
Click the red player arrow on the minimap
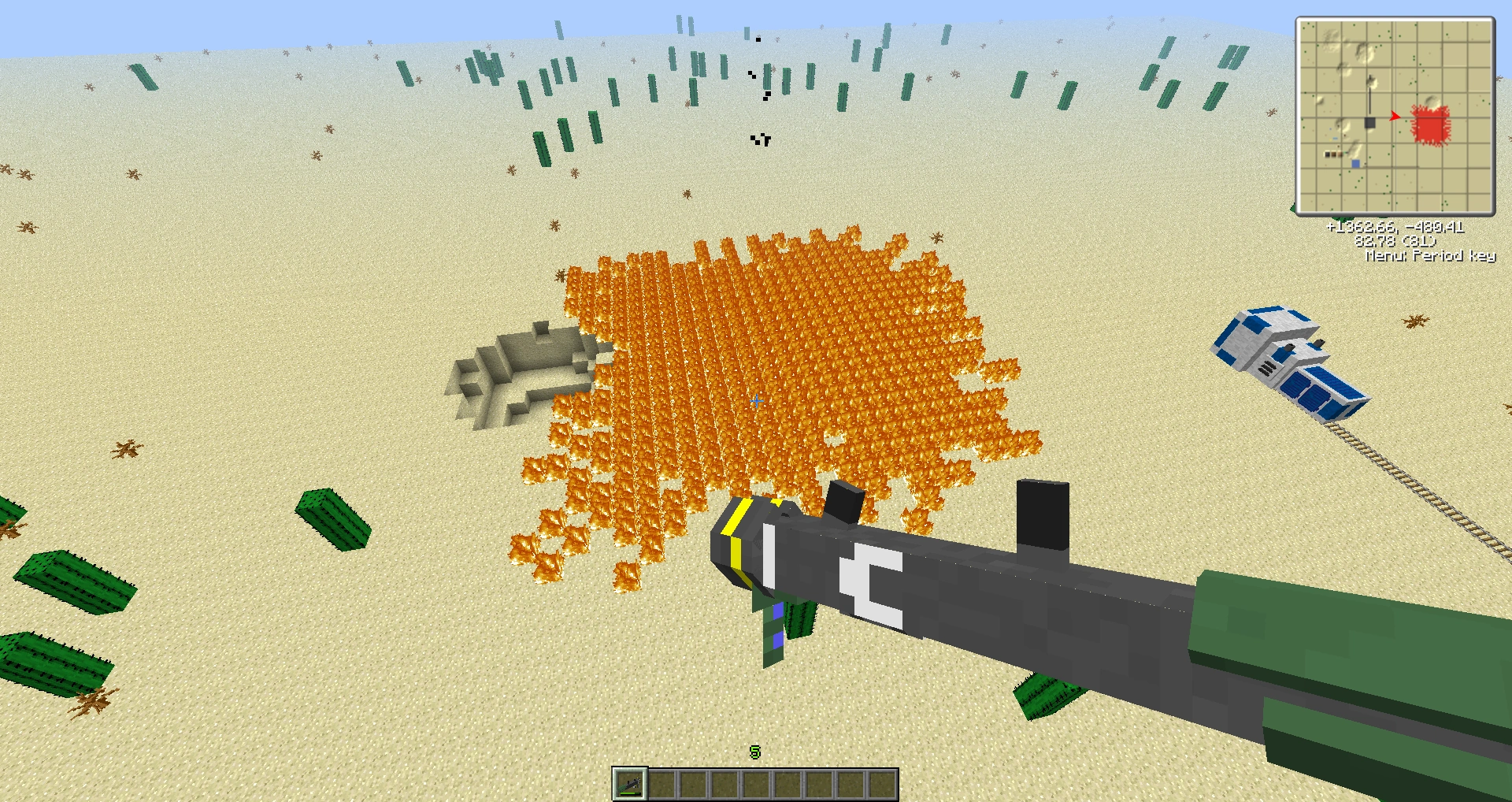tap(1395, 116)
